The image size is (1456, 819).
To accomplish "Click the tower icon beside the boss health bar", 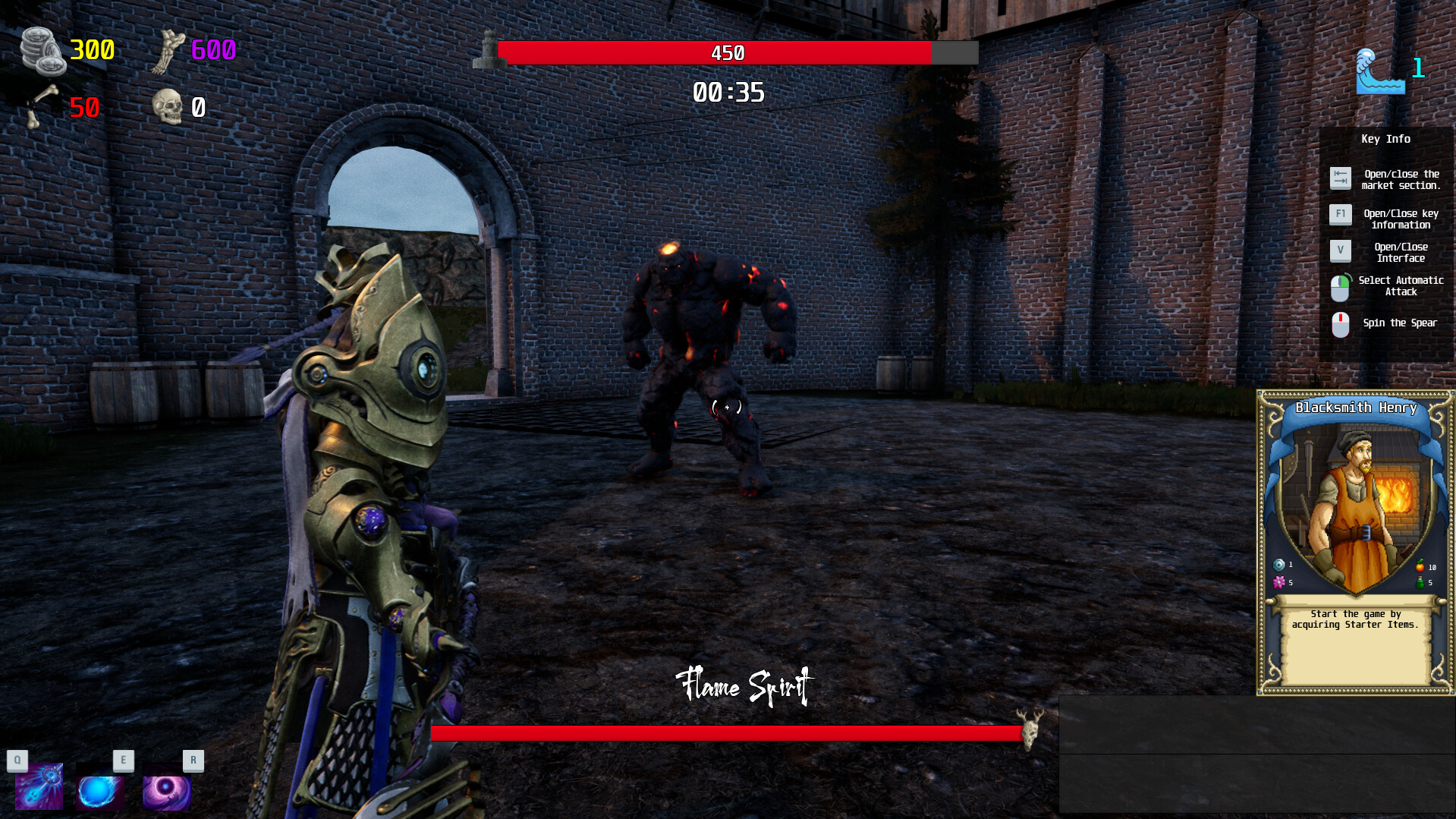I will [486, 52].
